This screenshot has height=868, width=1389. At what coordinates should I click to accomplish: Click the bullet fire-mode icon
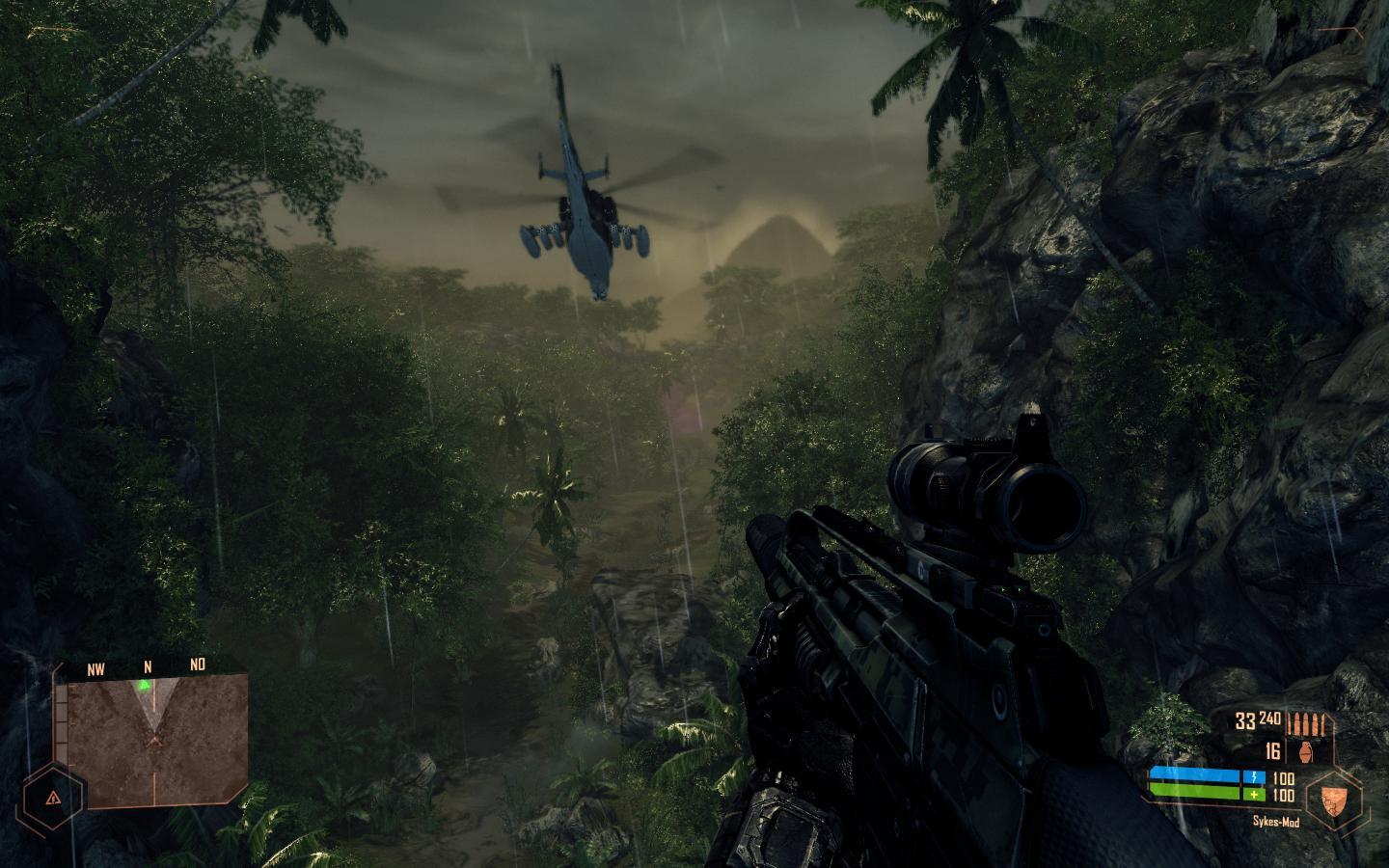click(x=1308, y=722)
